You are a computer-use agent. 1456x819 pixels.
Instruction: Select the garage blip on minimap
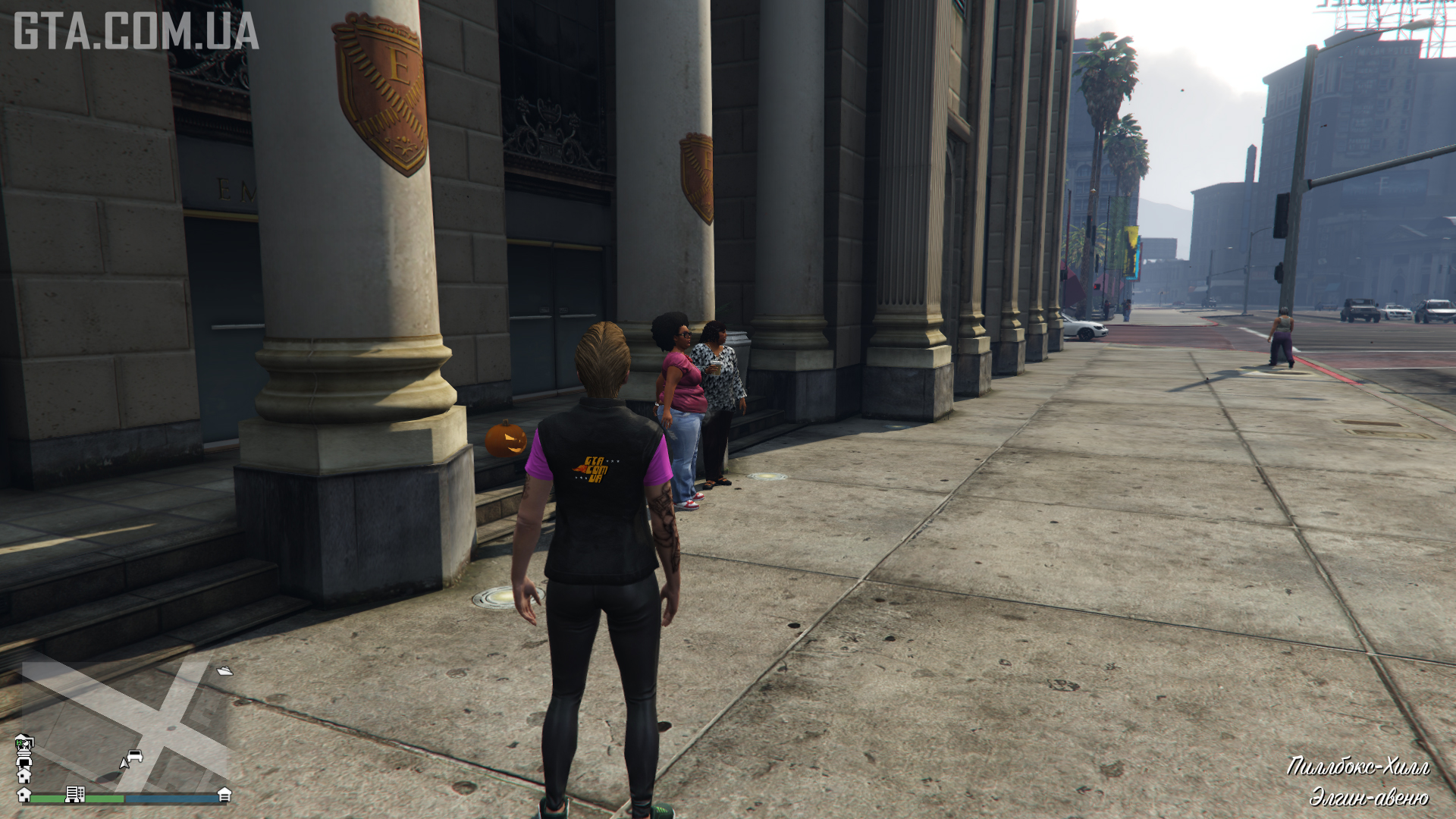point(224,794)
